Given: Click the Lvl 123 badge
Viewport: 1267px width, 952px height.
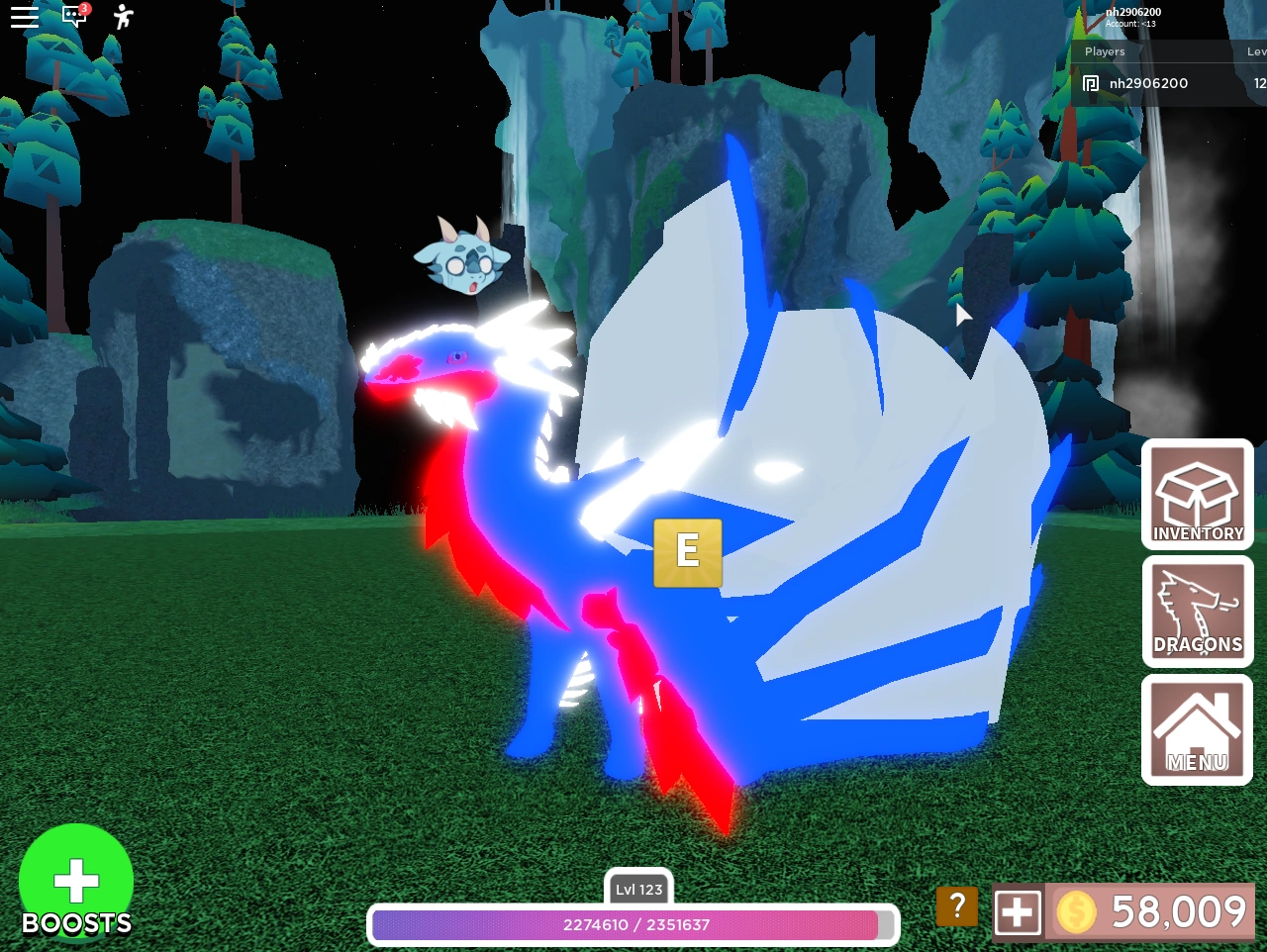Looking at the screenshot, I should click(637, 889).
